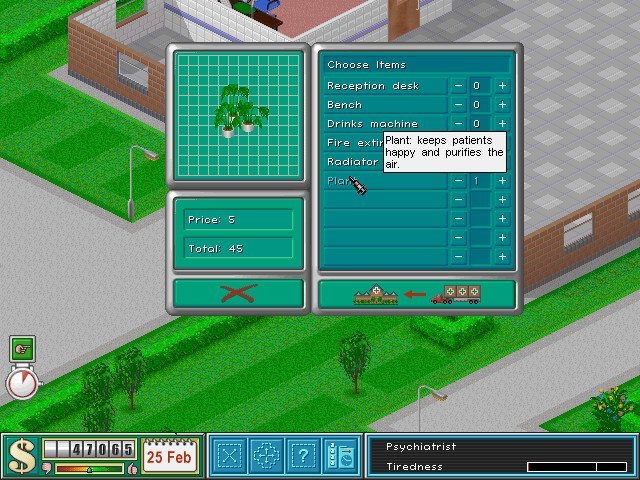Cancel the purchase with the red X

point(238,294)
